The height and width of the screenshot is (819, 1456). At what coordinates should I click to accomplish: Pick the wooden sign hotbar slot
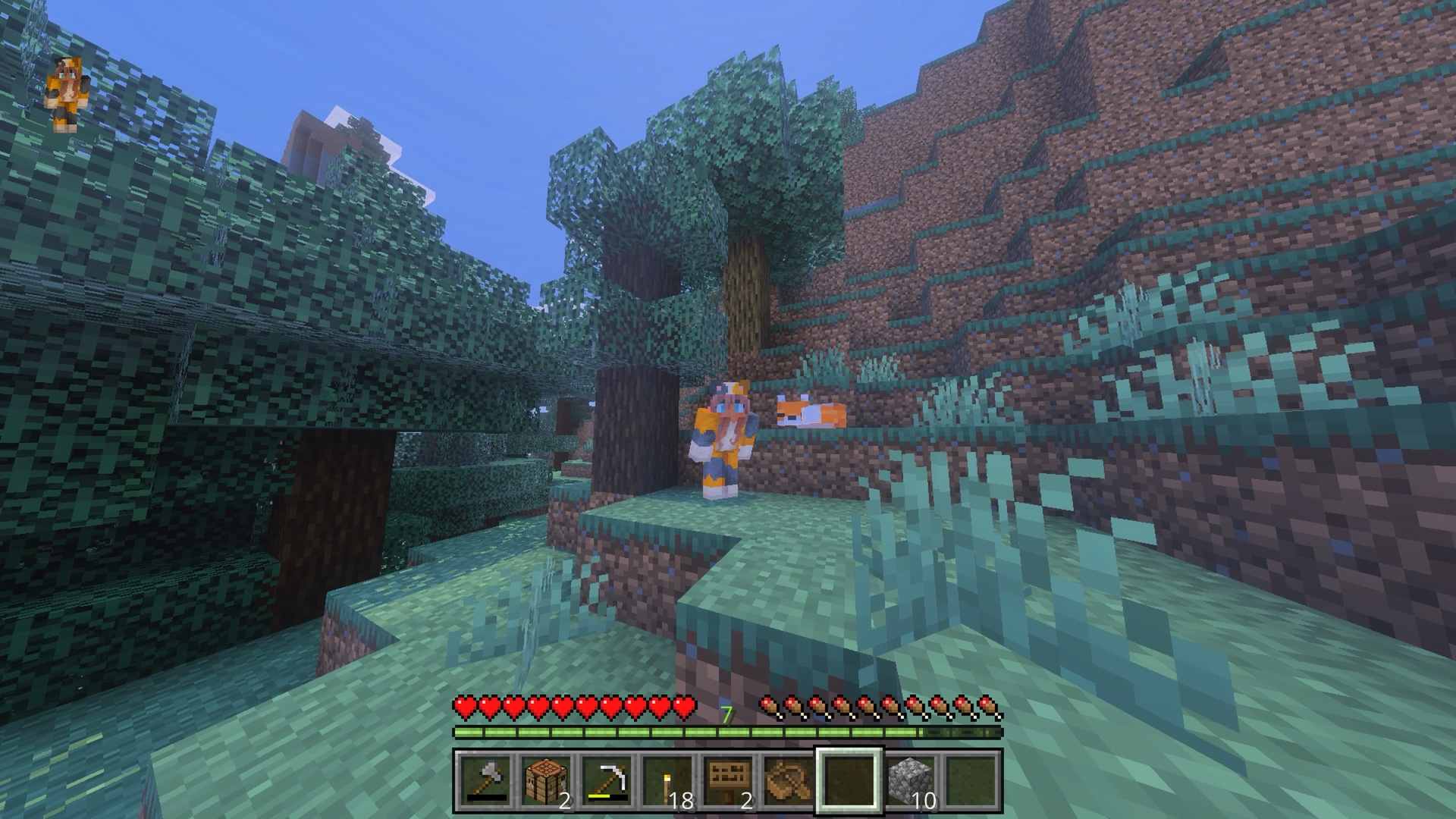[727, 781]
